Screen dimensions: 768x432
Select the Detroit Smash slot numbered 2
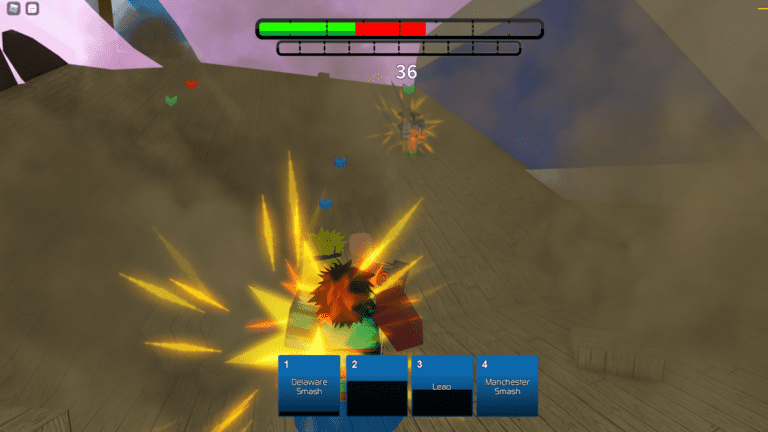376,386
